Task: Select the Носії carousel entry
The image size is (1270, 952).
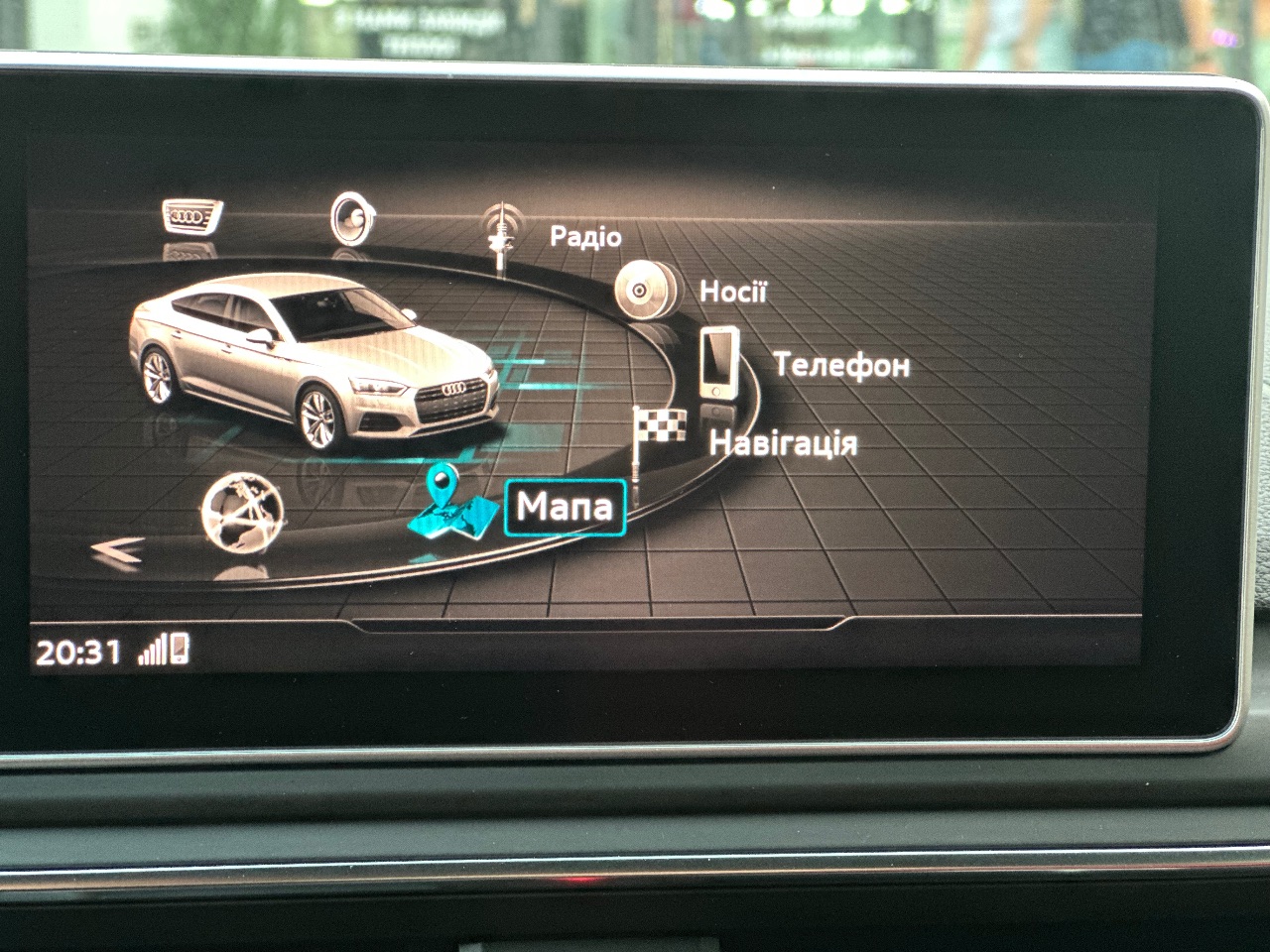Action: coord(734,293)
